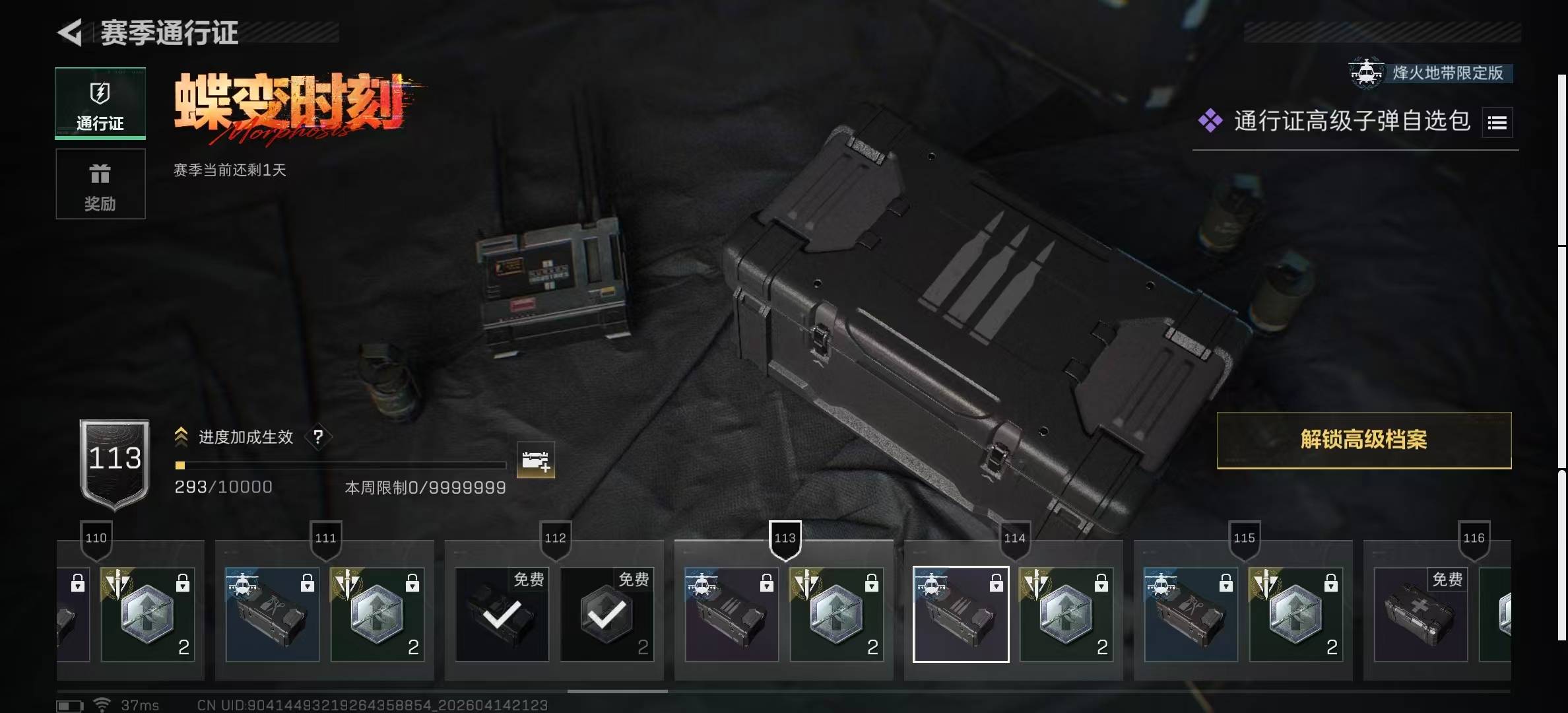Unlock premium pass via 解锁高级档案

[1363, 440]
